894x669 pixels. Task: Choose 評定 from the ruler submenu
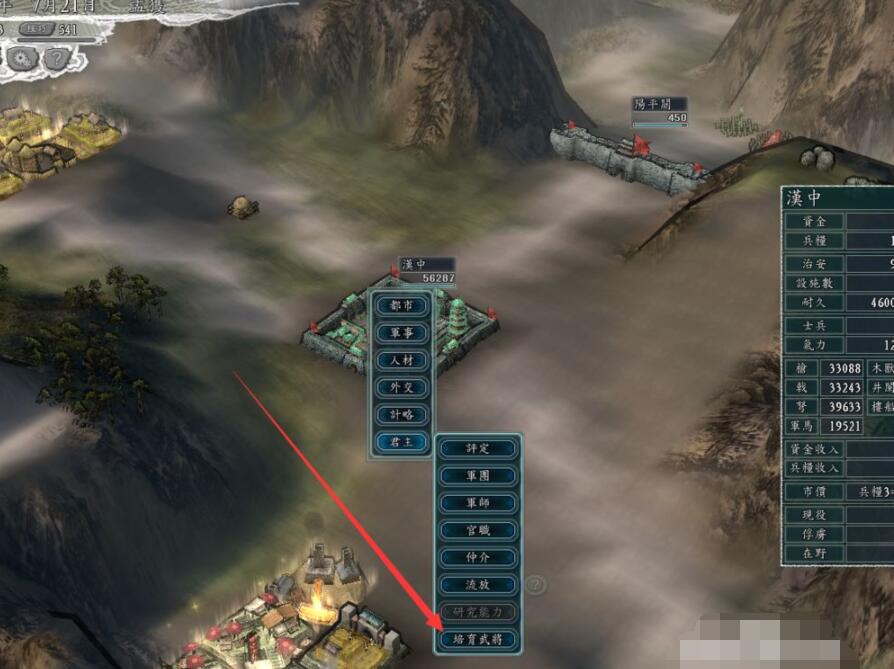[x=478, y=448]
